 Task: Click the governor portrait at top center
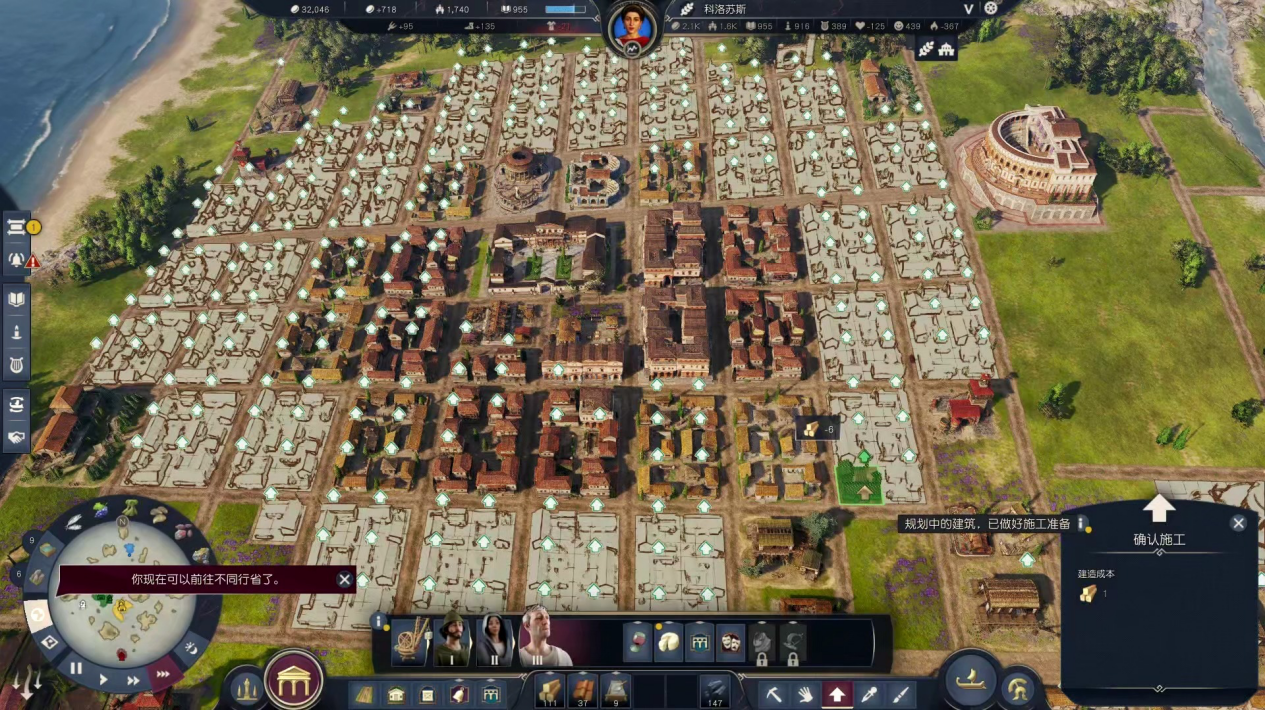coord(633,28)
